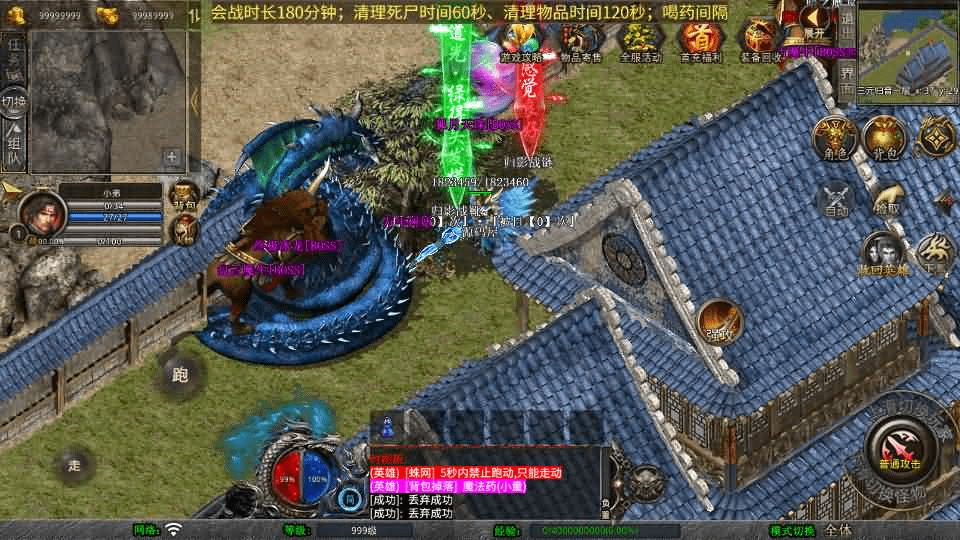Open the hero's 背包 bag icon
Screen dimensions: 960x540
pyautogui.click(x=183, y=196)
